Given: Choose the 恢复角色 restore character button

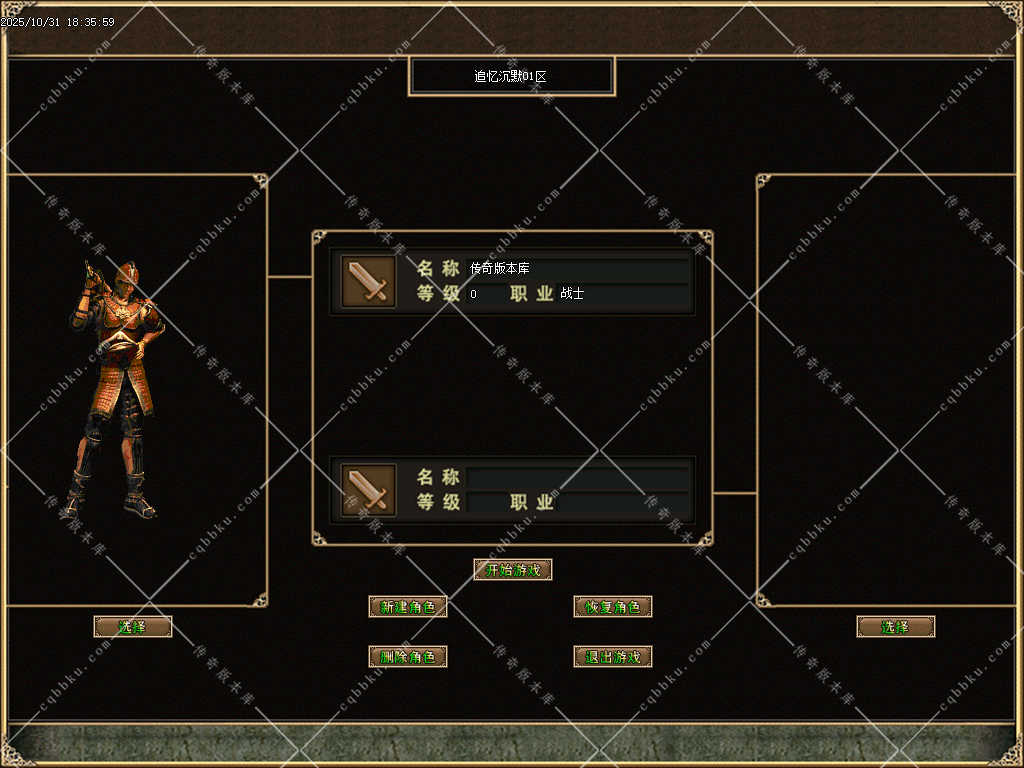Looking at the screenshot, I should pyautogui.click(x=613, y=607).
